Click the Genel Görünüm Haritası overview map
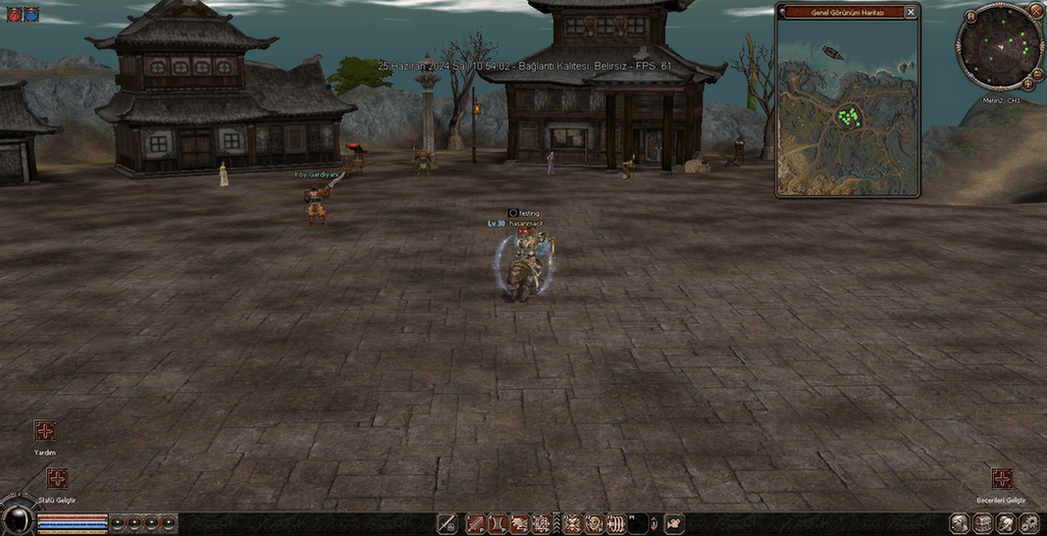This screenshot has height=536, width=1047. tap(847, 108)
